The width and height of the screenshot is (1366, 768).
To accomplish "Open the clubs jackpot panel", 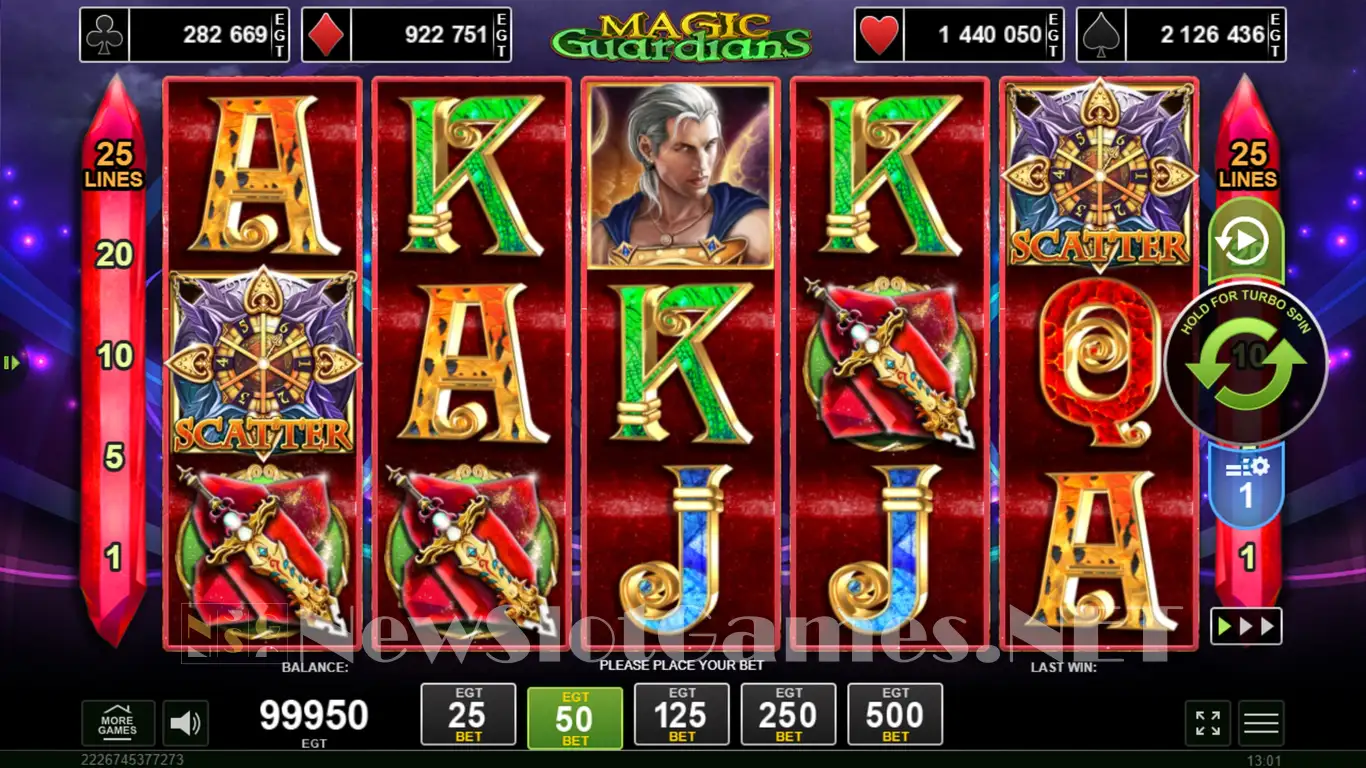I will pos(185,35).
